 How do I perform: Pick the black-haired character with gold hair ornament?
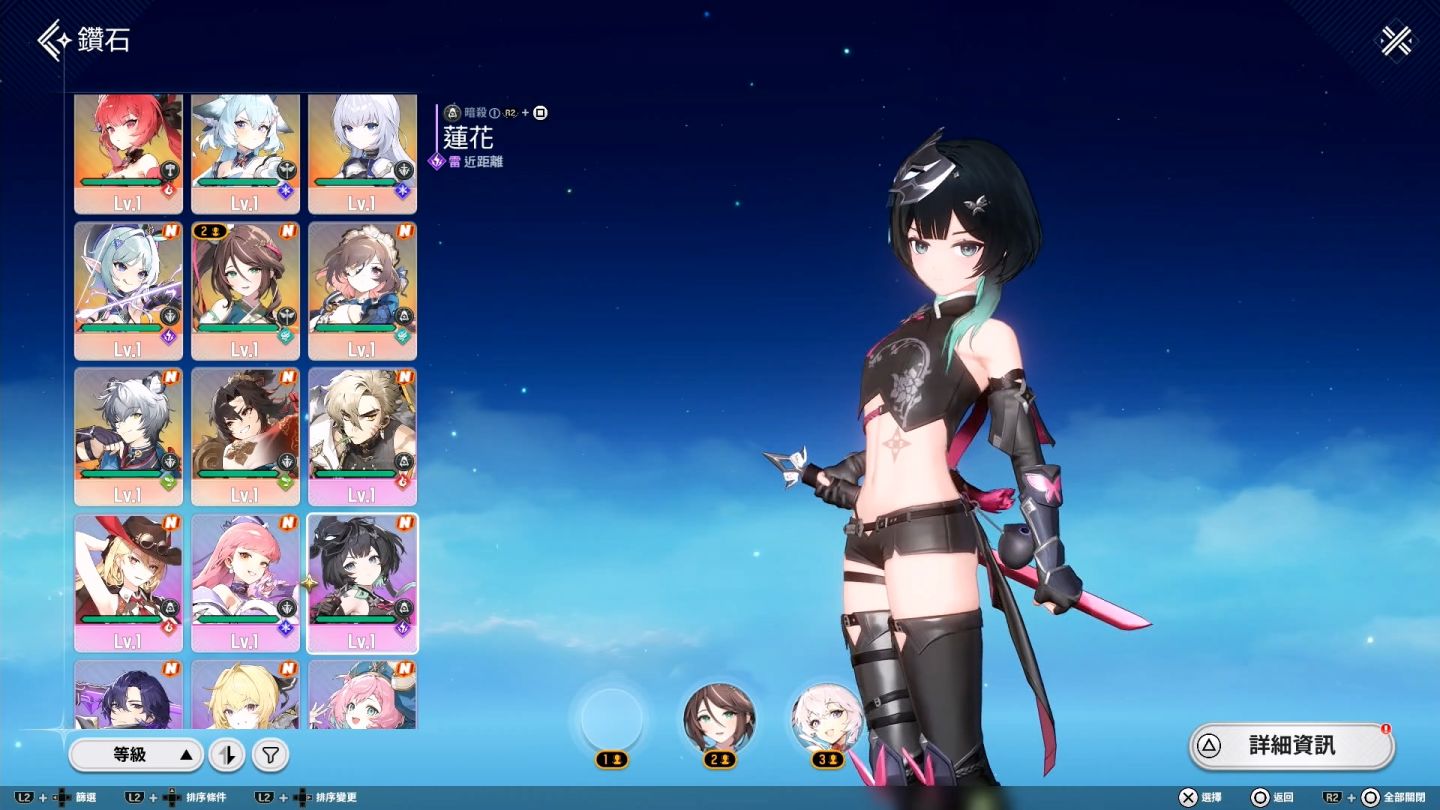tap(245, 436)
